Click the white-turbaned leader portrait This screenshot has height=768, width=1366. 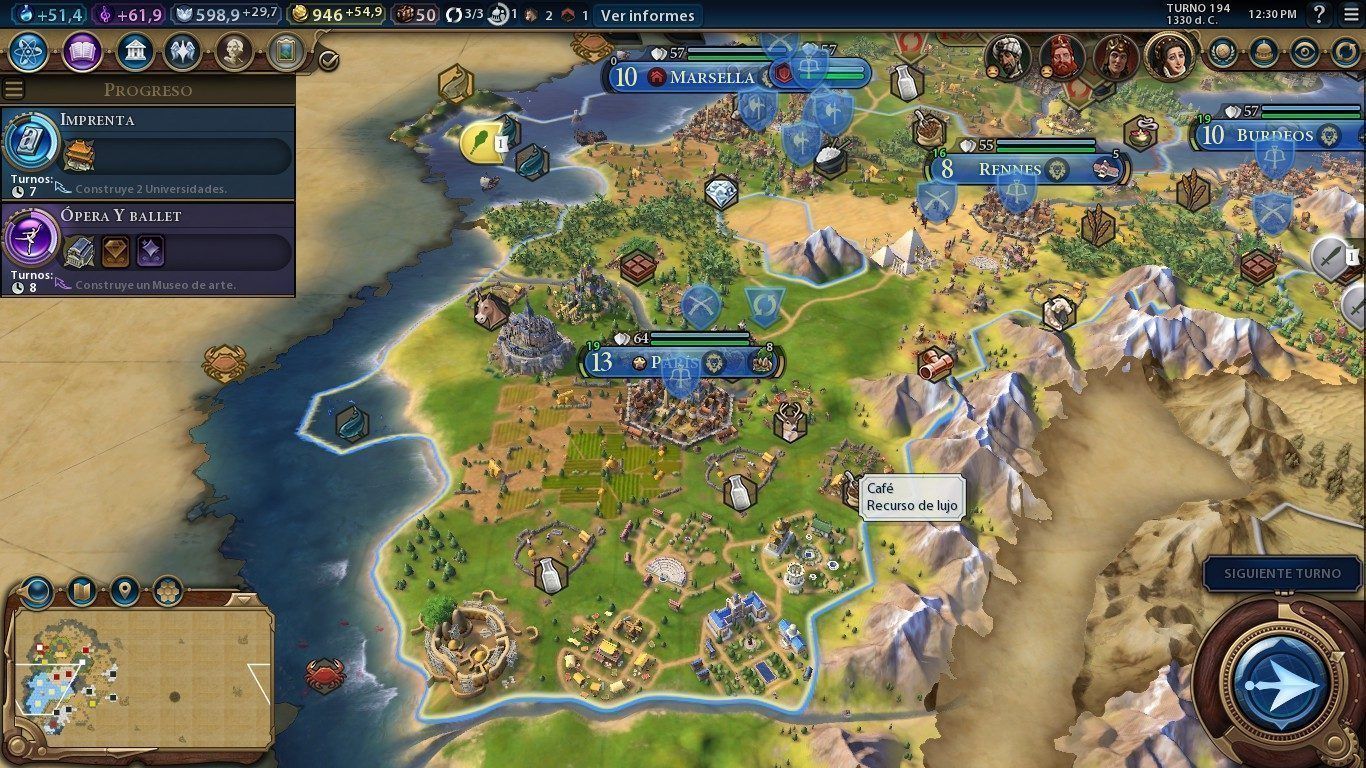(x=1007, y=57)
